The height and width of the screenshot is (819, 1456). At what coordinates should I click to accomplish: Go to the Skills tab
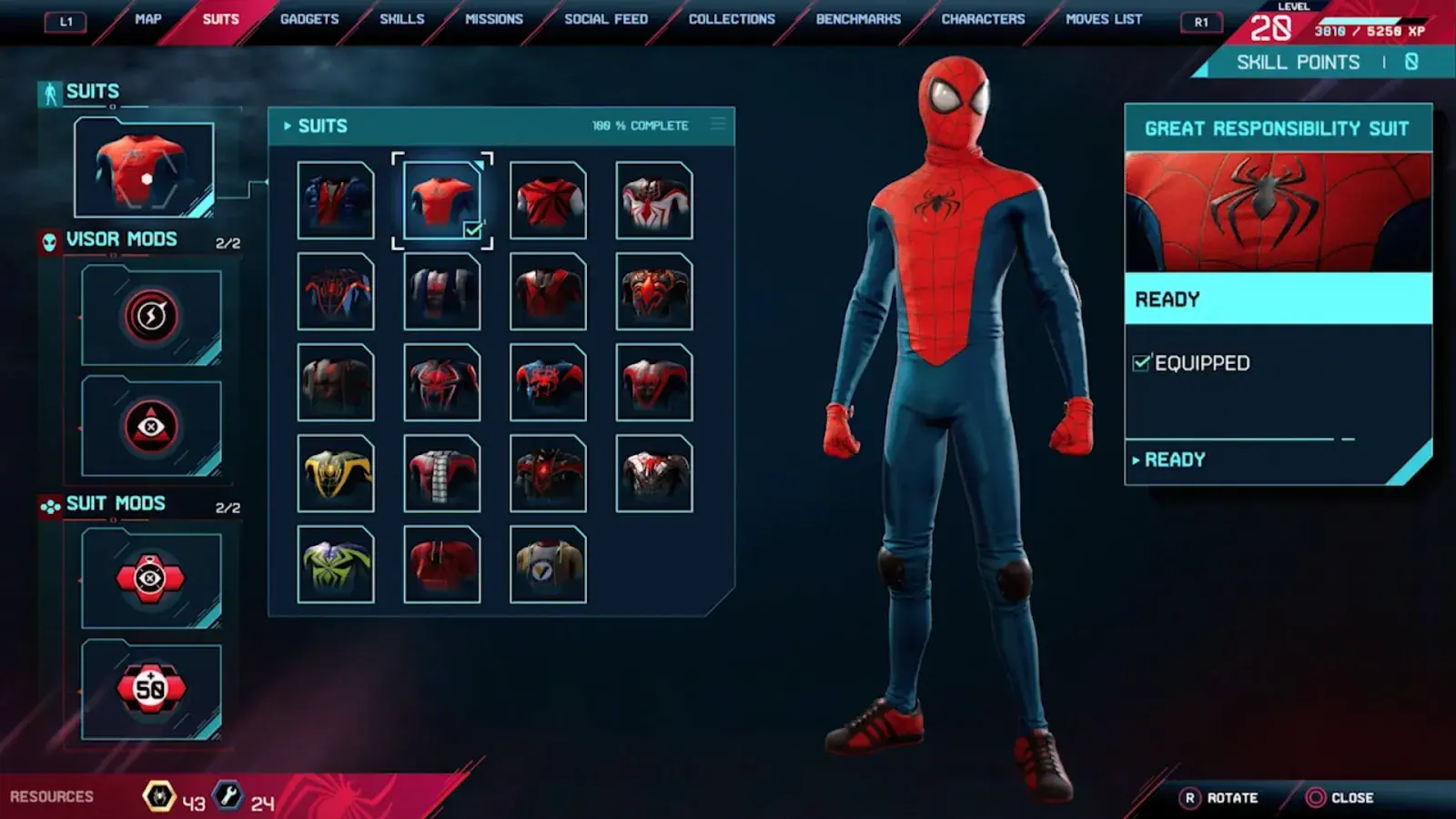401,19
